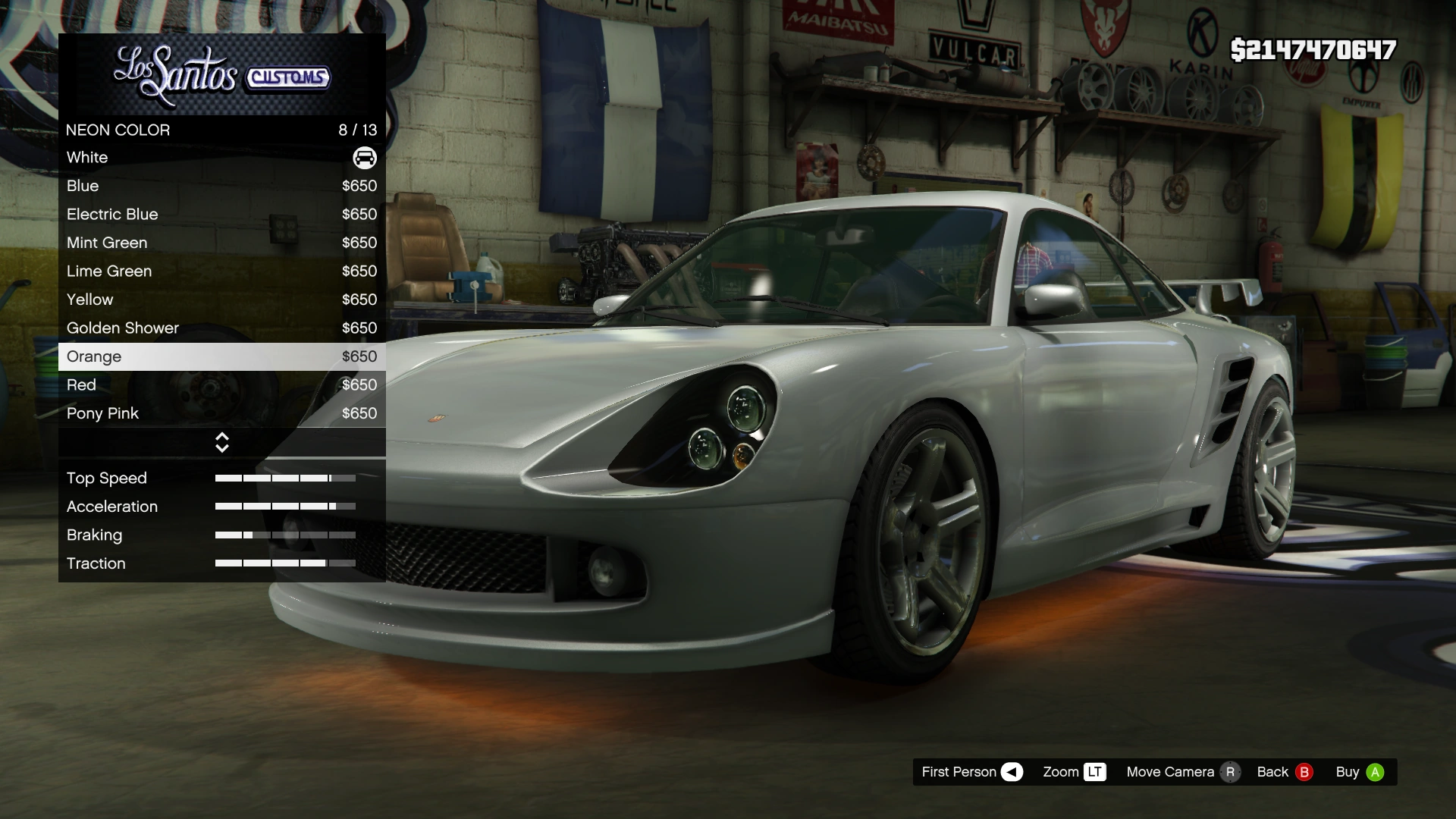
Task: Choose the Lime Green neon
Action: (x=221, y=271)
